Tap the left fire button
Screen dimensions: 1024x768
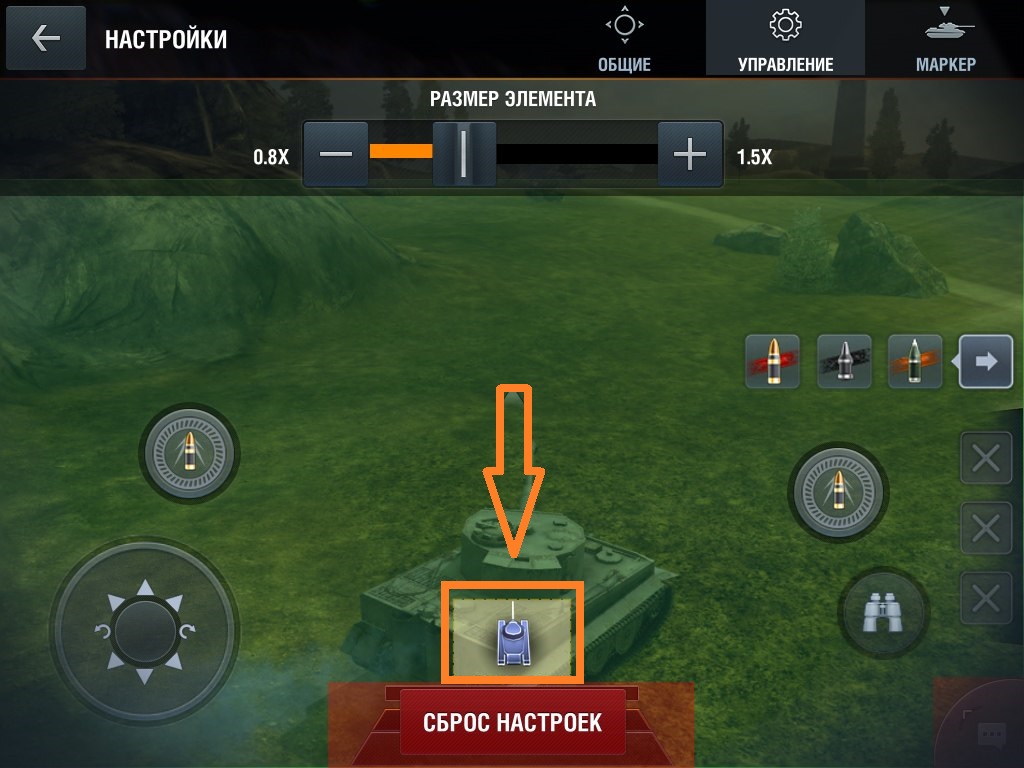(190, 456)
